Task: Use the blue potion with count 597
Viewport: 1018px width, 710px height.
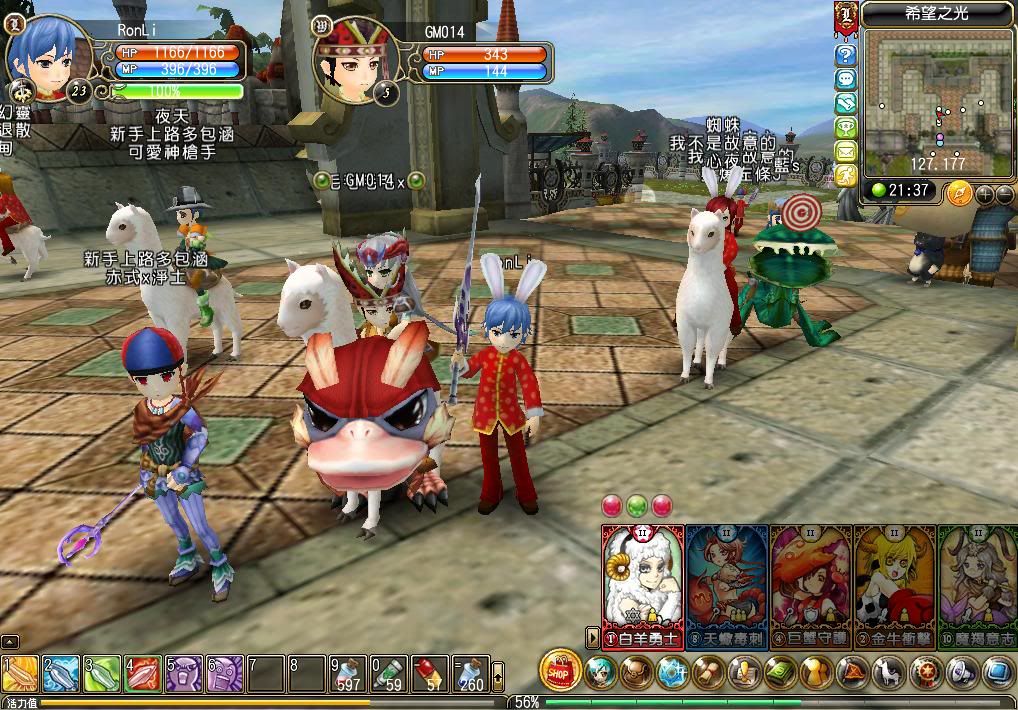Action: click(x=348, y=673)
